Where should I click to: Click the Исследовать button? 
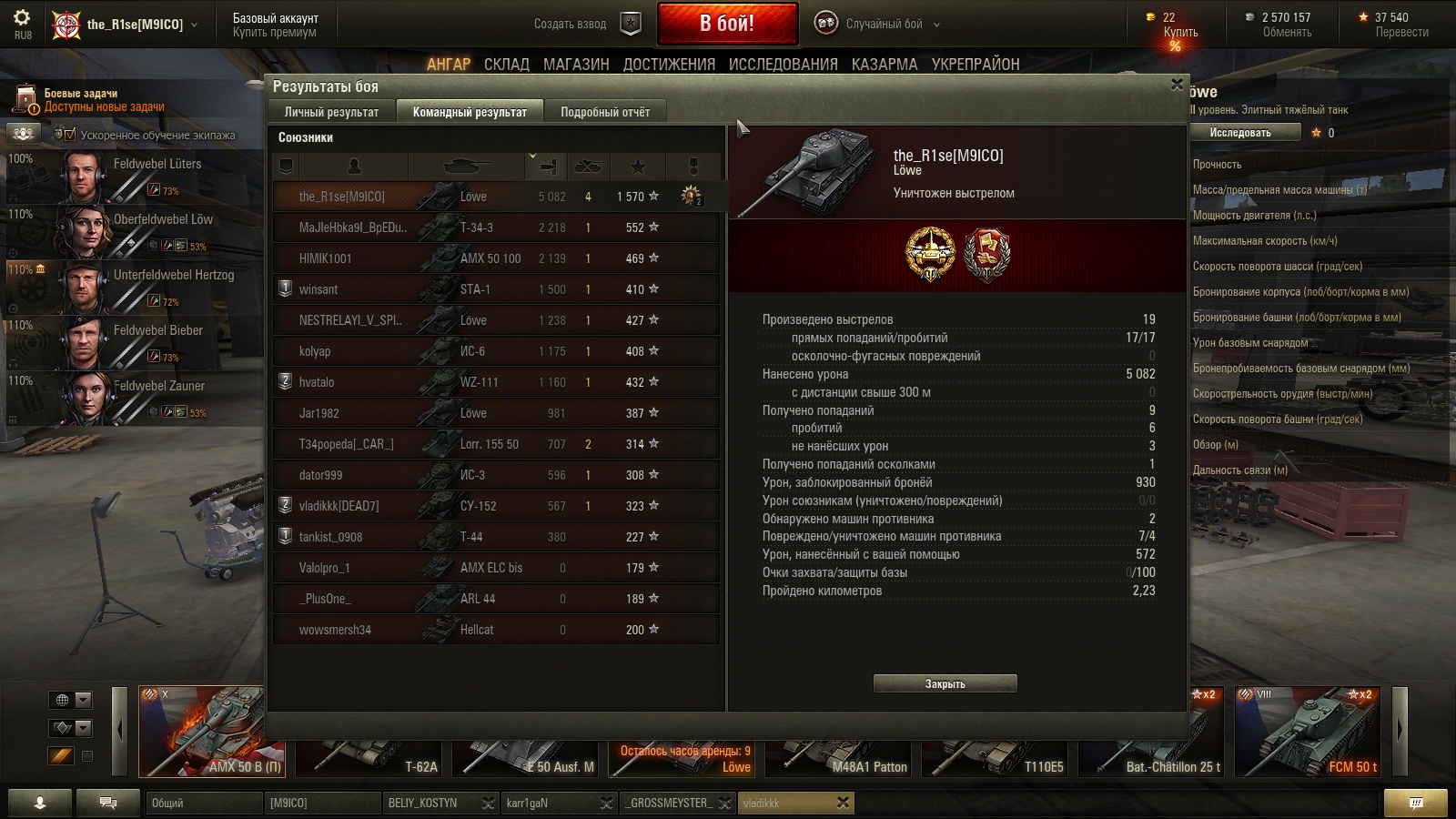click(x=1240, y=133)
